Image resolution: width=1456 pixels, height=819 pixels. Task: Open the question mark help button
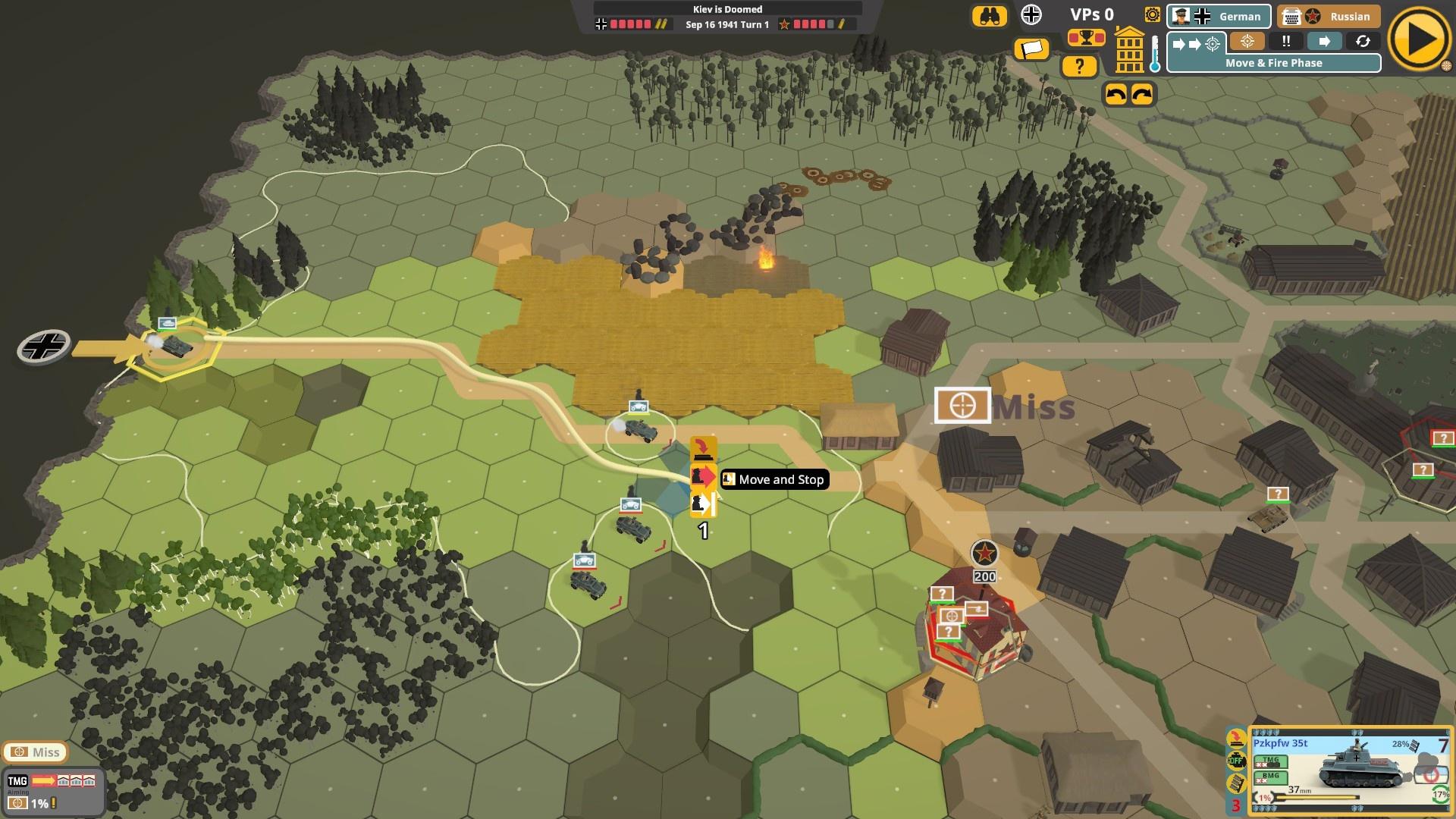tap(1079, 67)
